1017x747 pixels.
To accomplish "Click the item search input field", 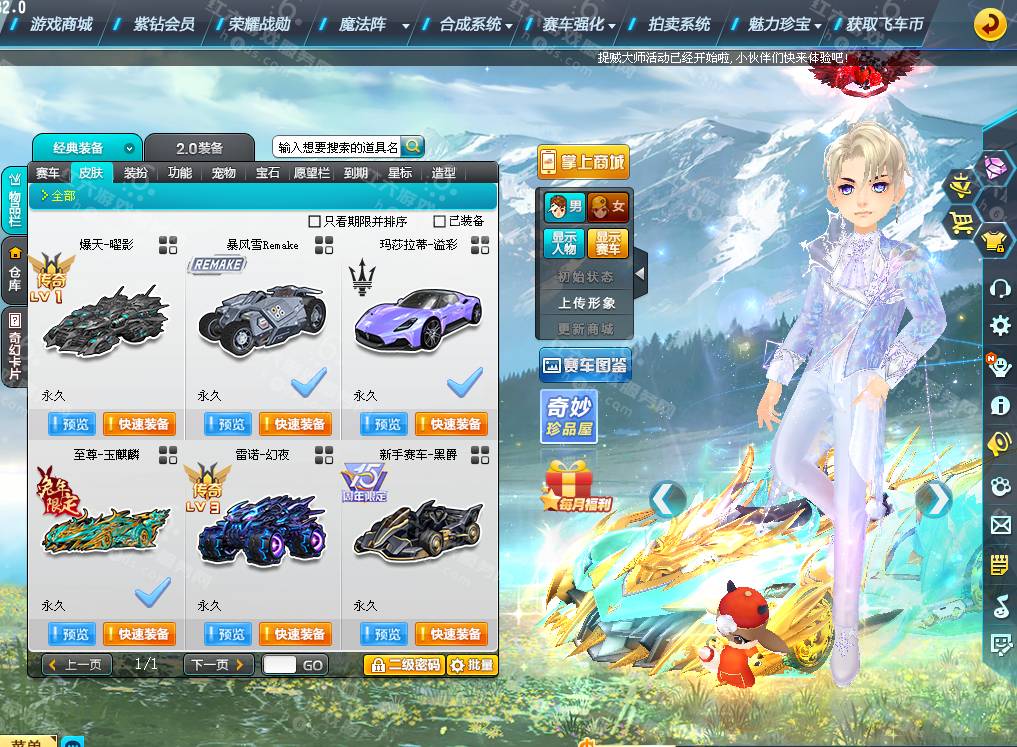I will tap(337, 147).
